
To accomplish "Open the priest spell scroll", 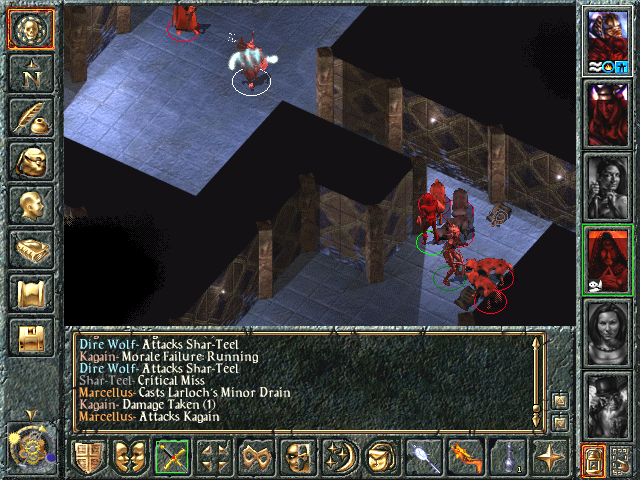I will coord(31,293).
